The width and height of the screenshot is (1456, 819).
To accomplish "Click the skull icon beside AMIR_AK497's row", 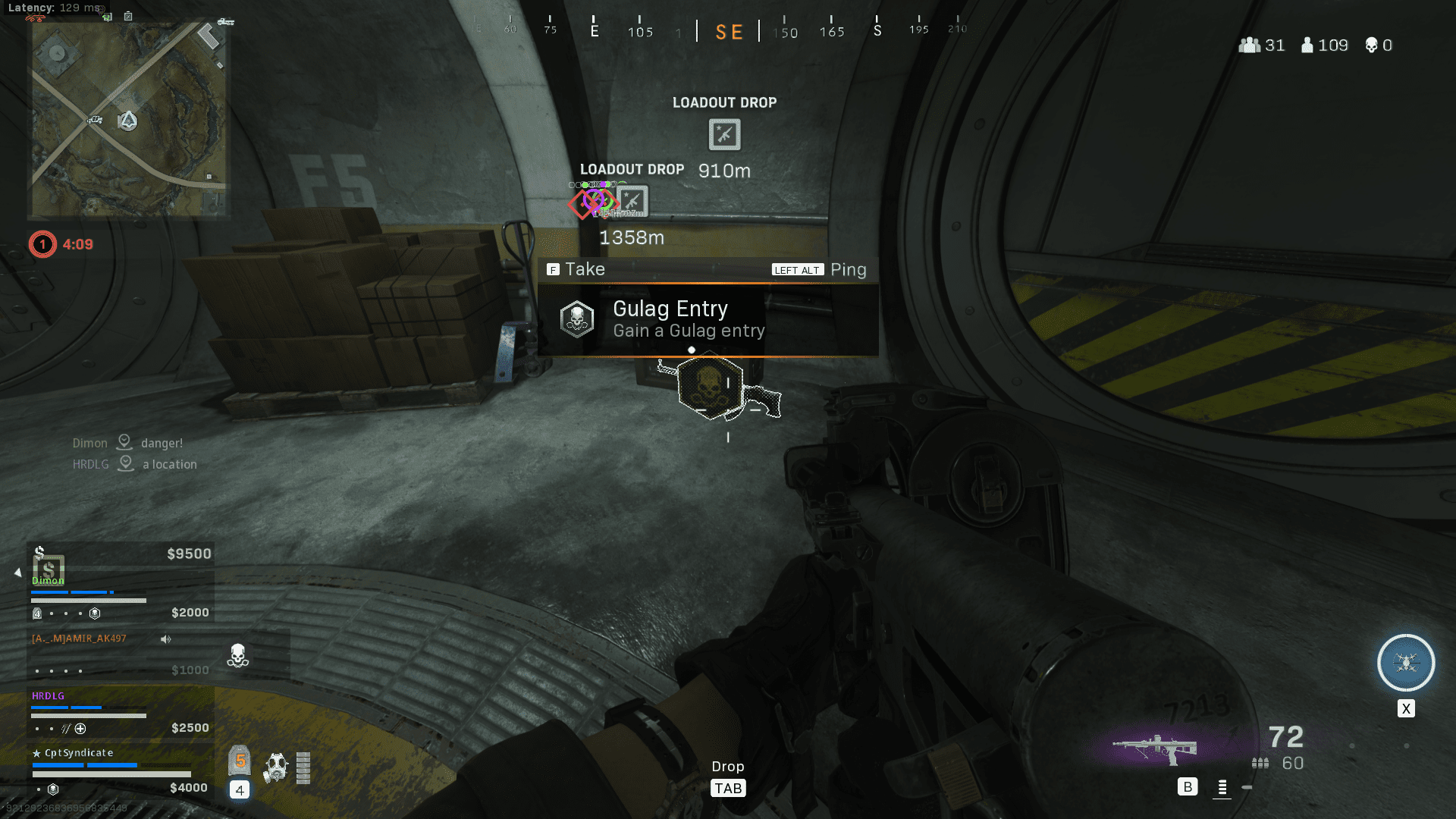I will pyautogui.click(x=237, y=654).
